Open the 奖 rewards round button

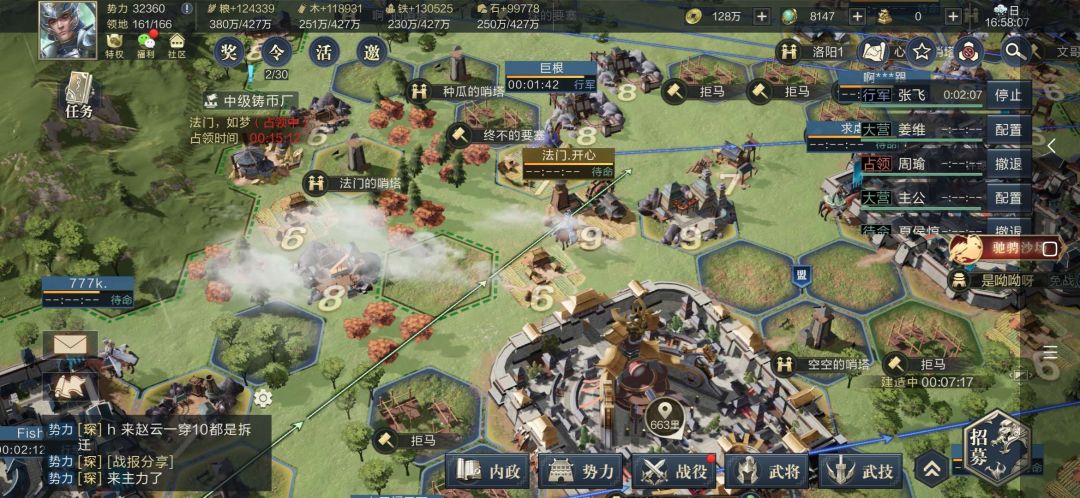point(230,50)
